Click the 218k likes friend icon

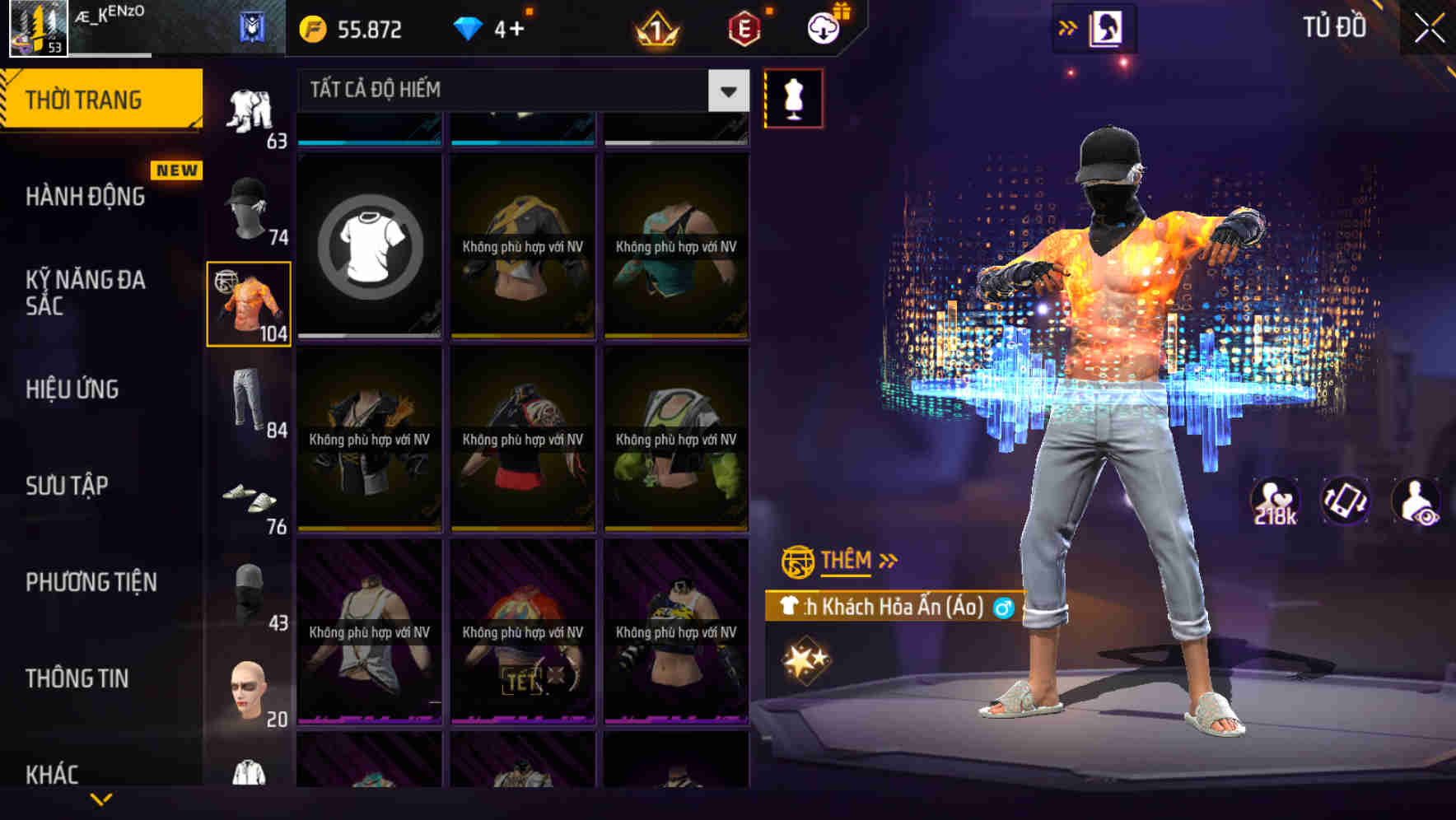tap(1274, 502)
